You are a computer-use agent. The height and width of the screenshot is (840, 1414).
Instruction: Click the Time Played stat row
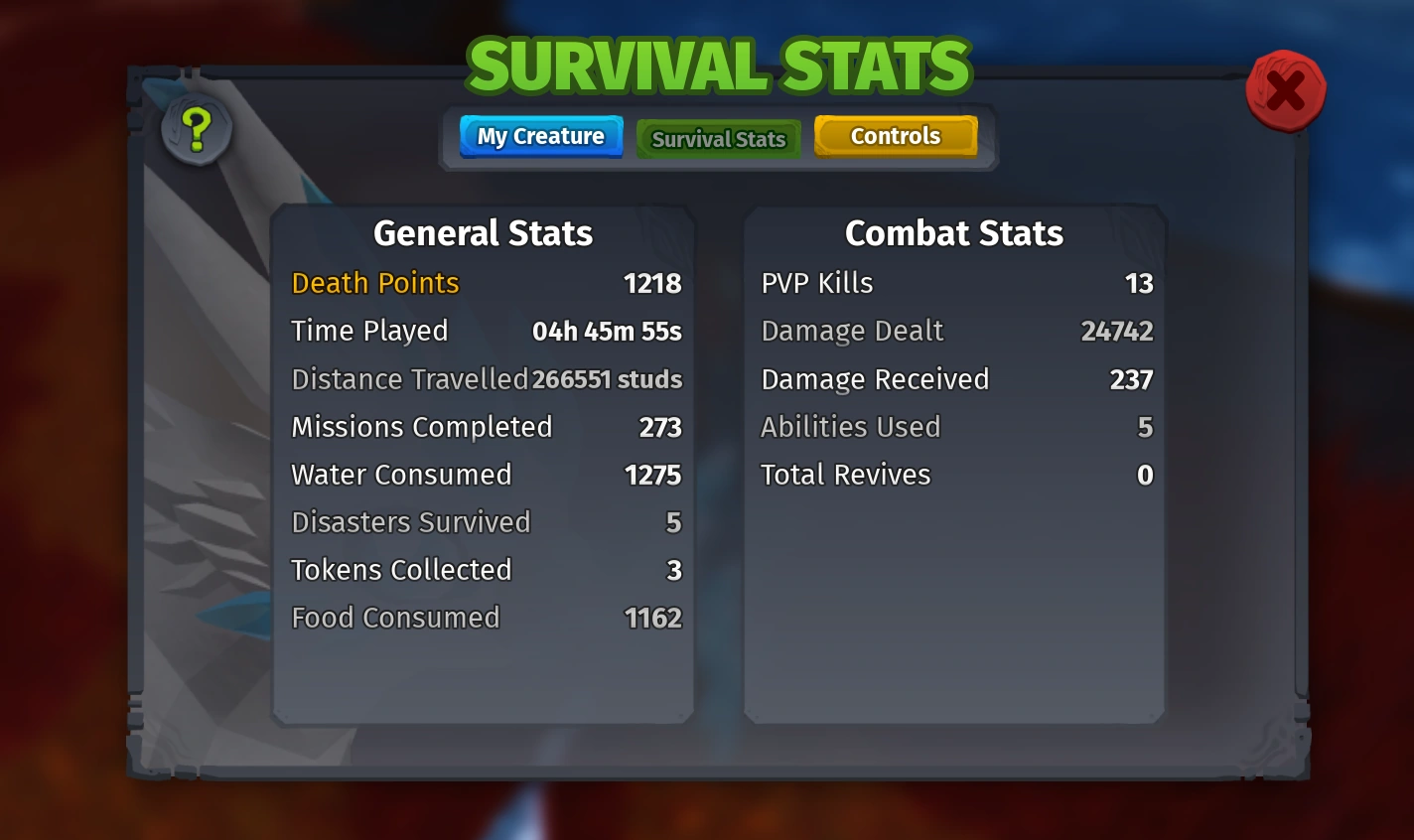pyautogui.click(x=369, y=332)
